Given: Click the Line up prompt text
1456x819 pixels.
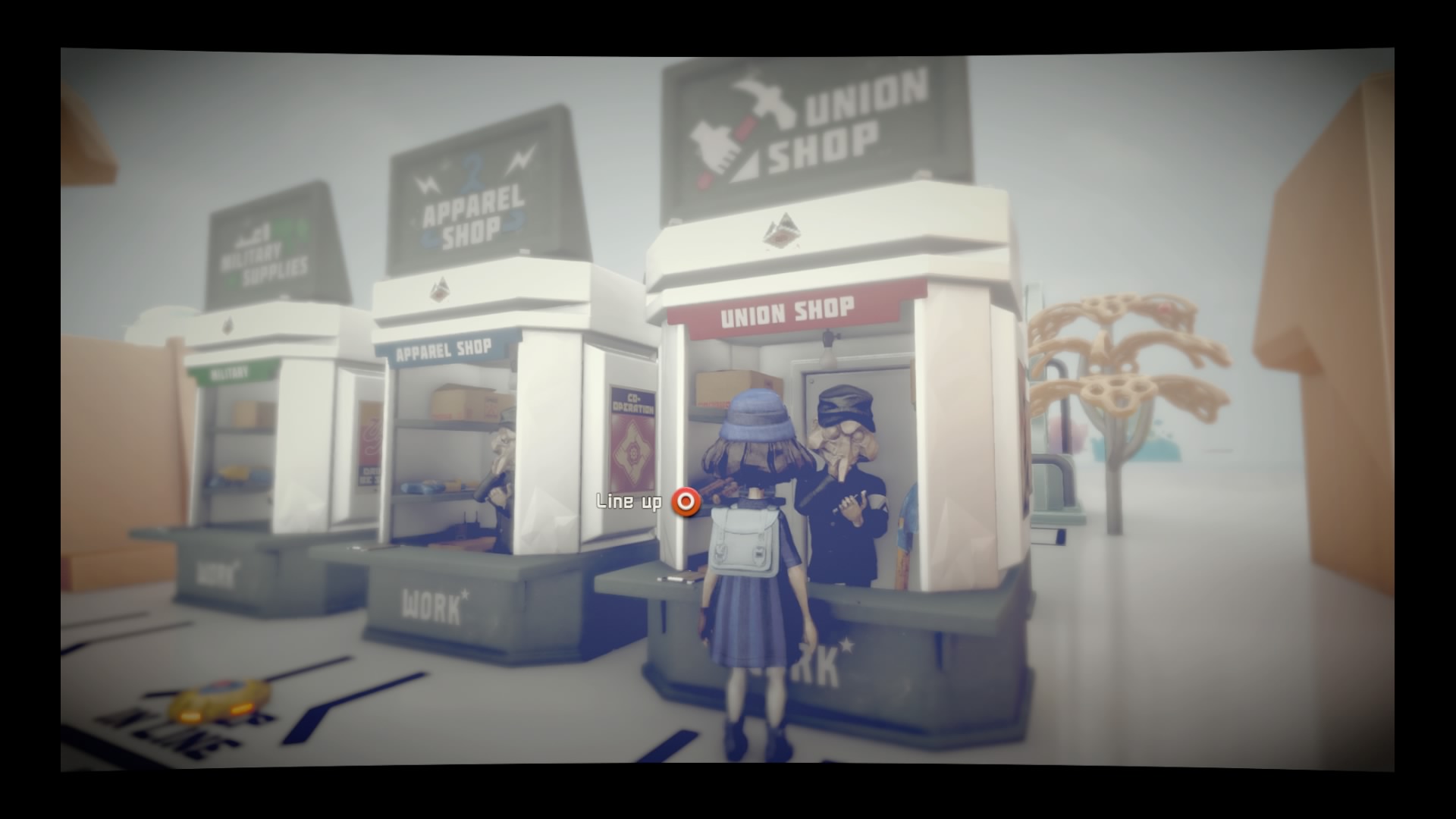Looking at the screenshot, I should coord(627,500).
